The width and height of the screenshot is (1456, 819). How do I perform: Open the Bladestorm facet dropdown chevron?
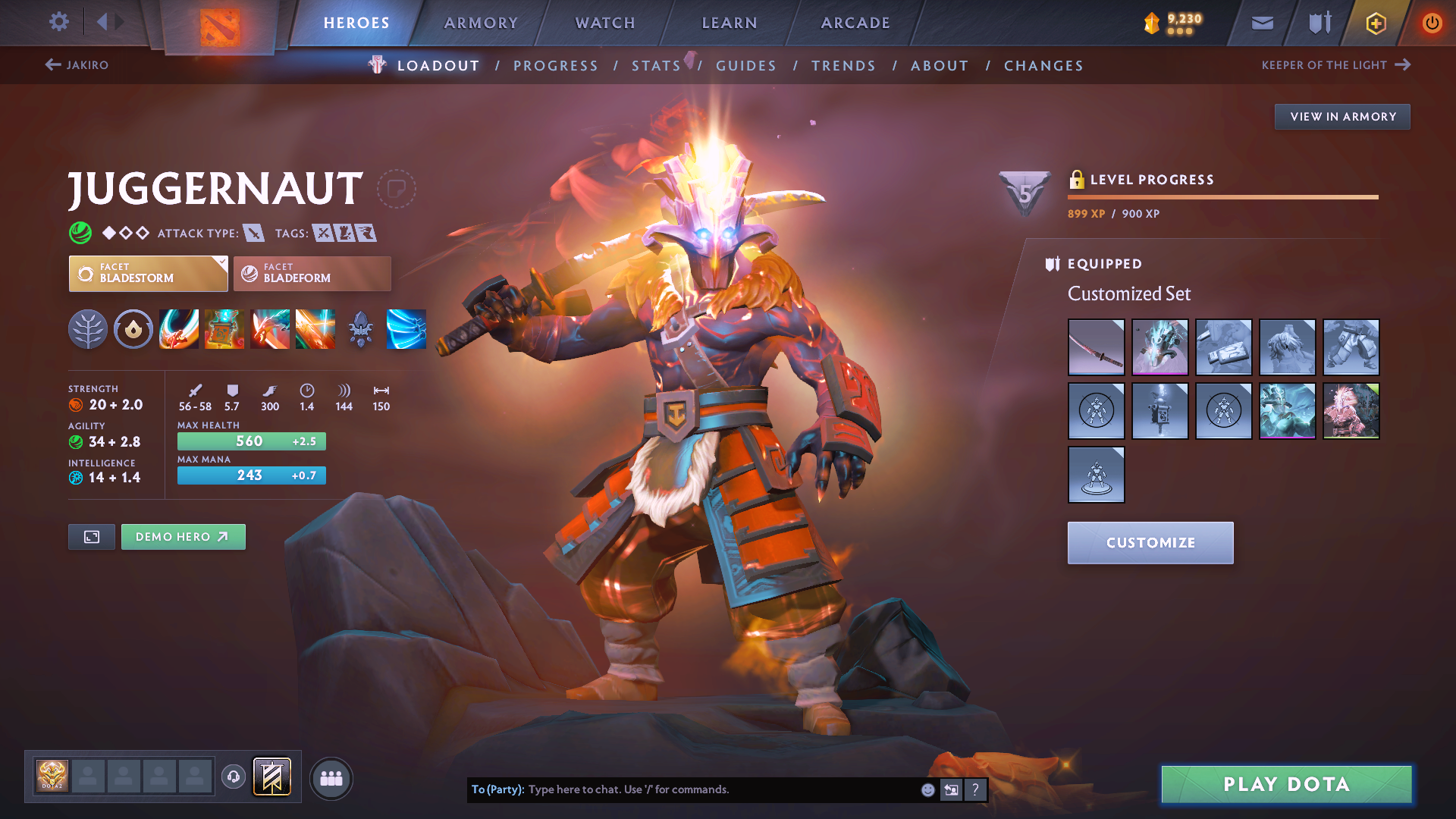tap(221, 263)
